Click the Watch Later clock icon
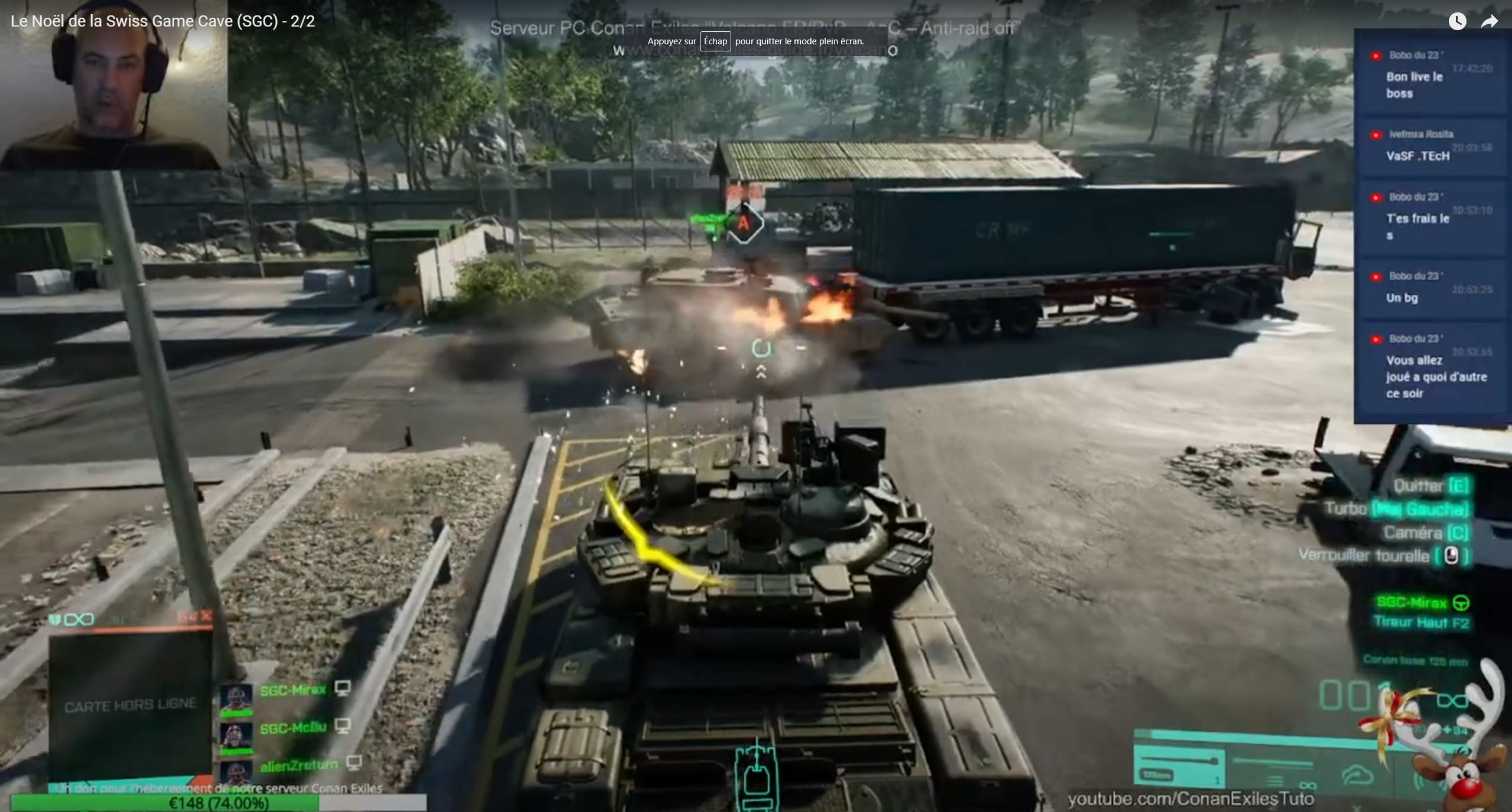The height and width of the screenshot is (812, 1512). (1457, 22)
